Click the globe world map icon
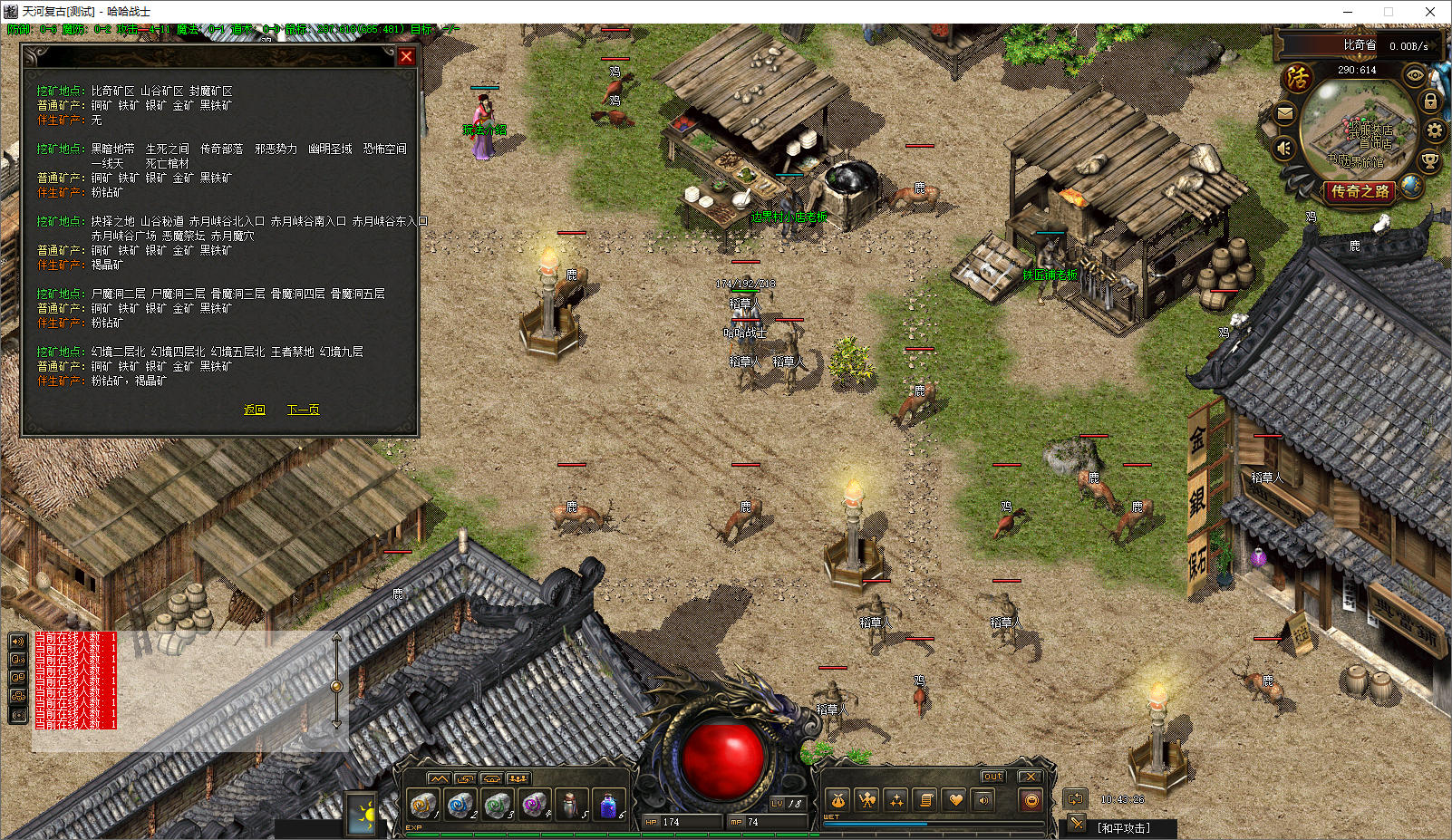 click(x=1410, y=186)
